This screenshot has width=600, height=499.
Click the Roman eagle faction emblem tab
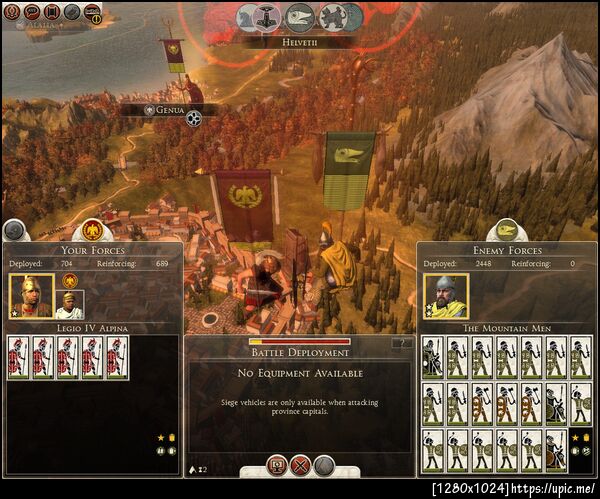(94, 228)
